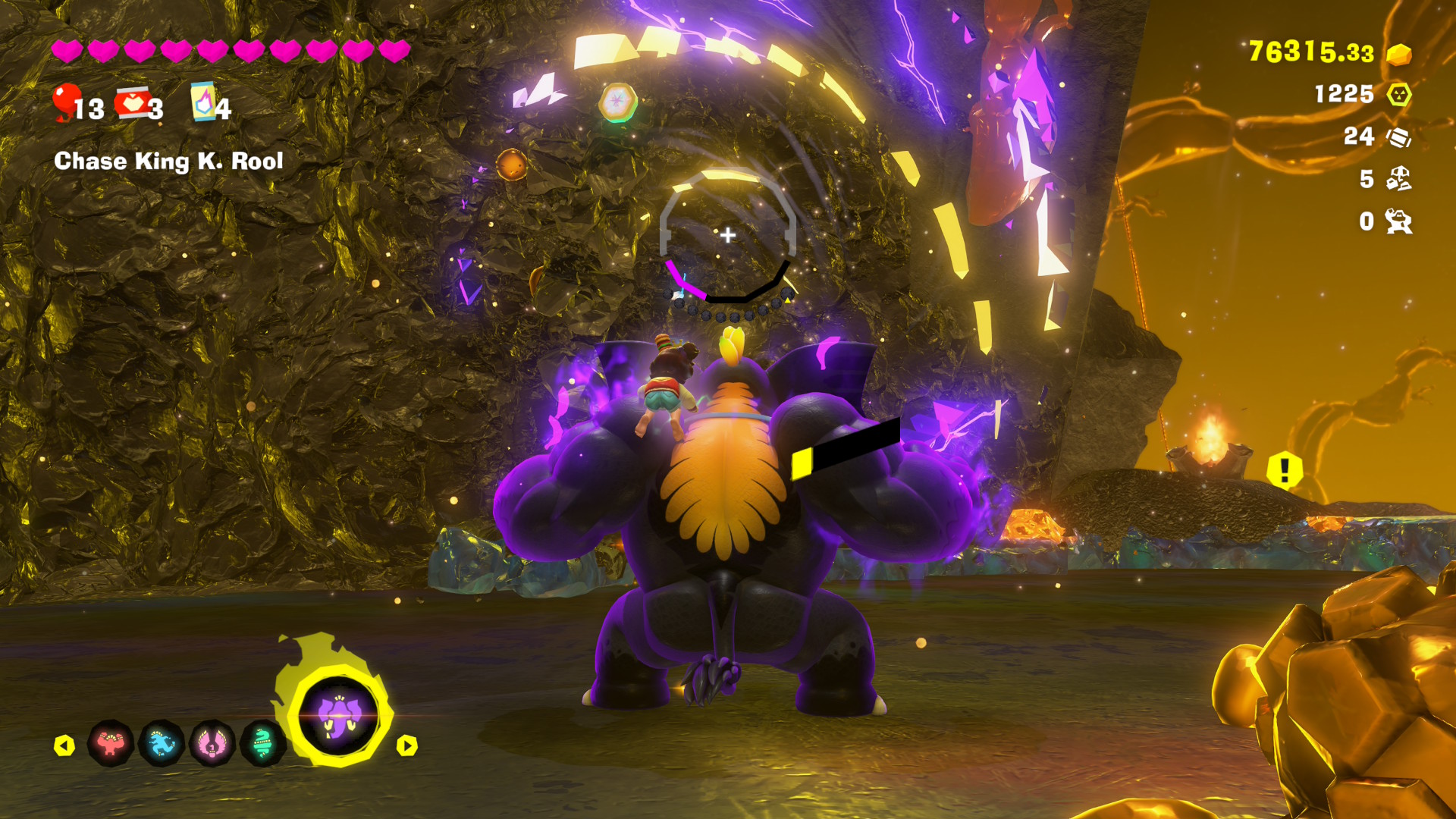Select the pink Ostrich Bananza transformation
This screenshot has width=1456, height=819.
click(x=212, y=743)
